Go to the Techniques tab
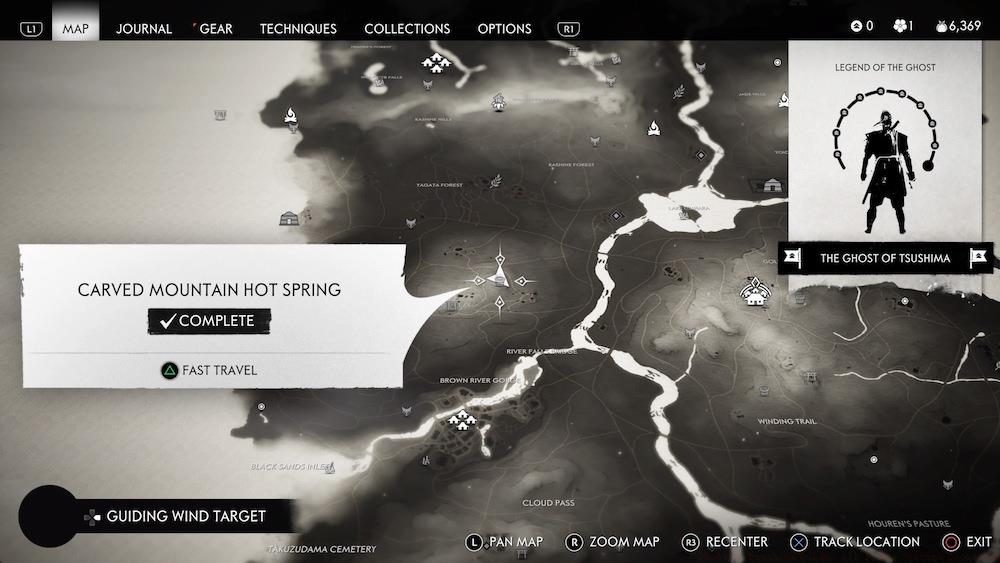The height and width of the screenshot is (563, 1000). pos(298,28)
